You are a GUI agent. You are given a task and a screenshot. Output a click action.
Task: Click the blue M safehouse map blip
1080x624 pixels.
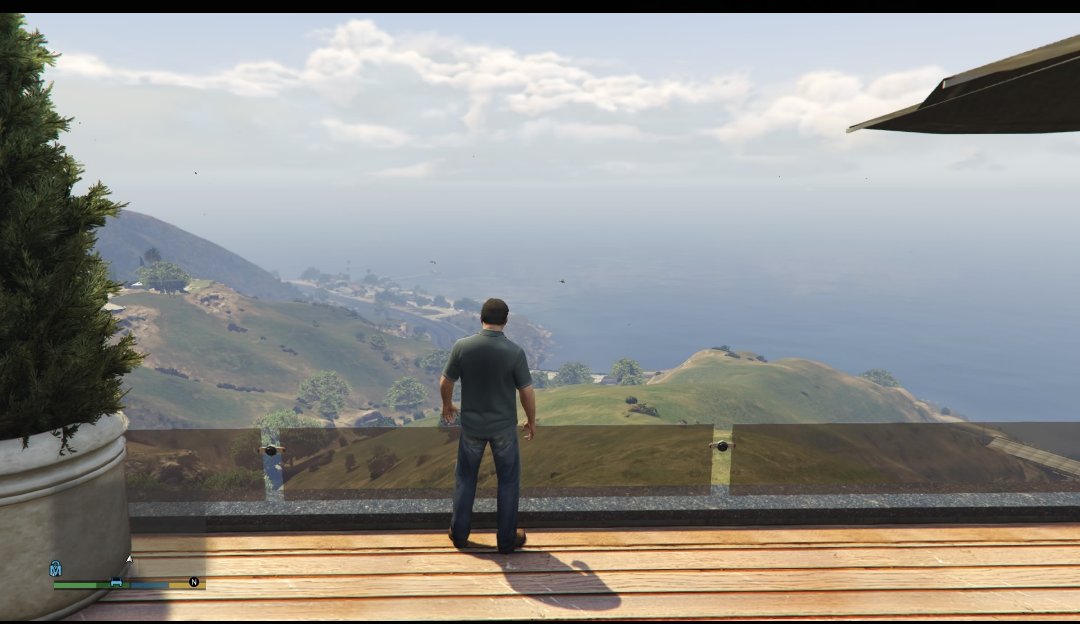click(x=55, y=569)
